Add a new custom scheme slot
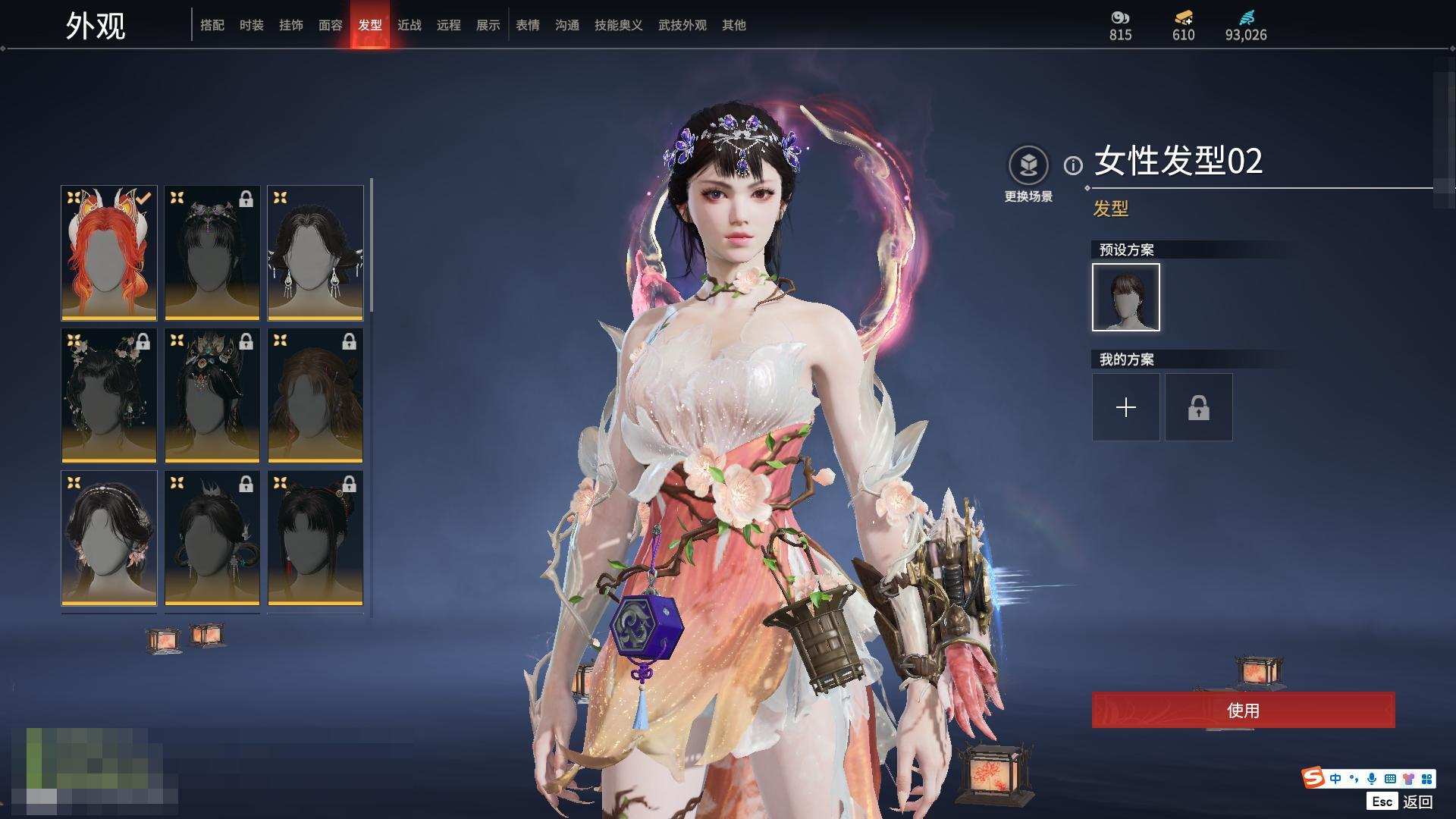This screenshot has height=819, width=1456. [1126, 407]
